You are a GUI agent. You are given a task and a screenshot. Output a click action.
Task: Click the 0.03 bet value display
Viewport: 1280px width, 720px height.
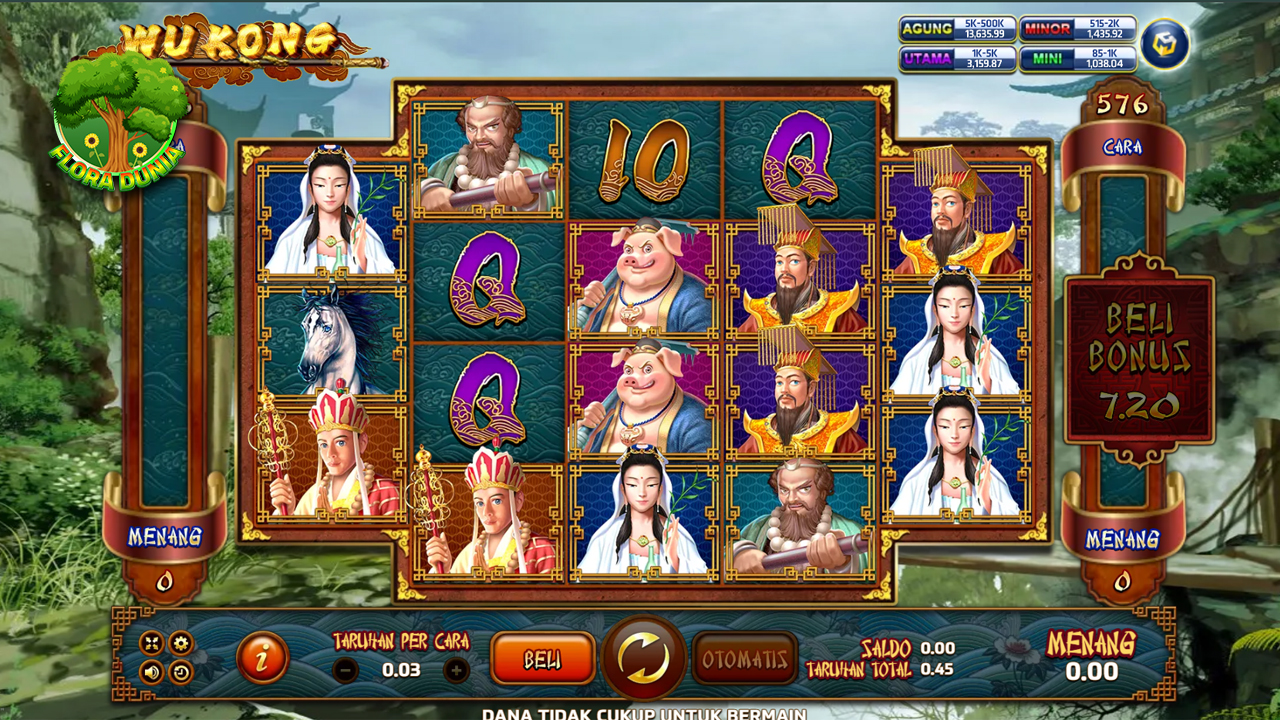(402, 669)
